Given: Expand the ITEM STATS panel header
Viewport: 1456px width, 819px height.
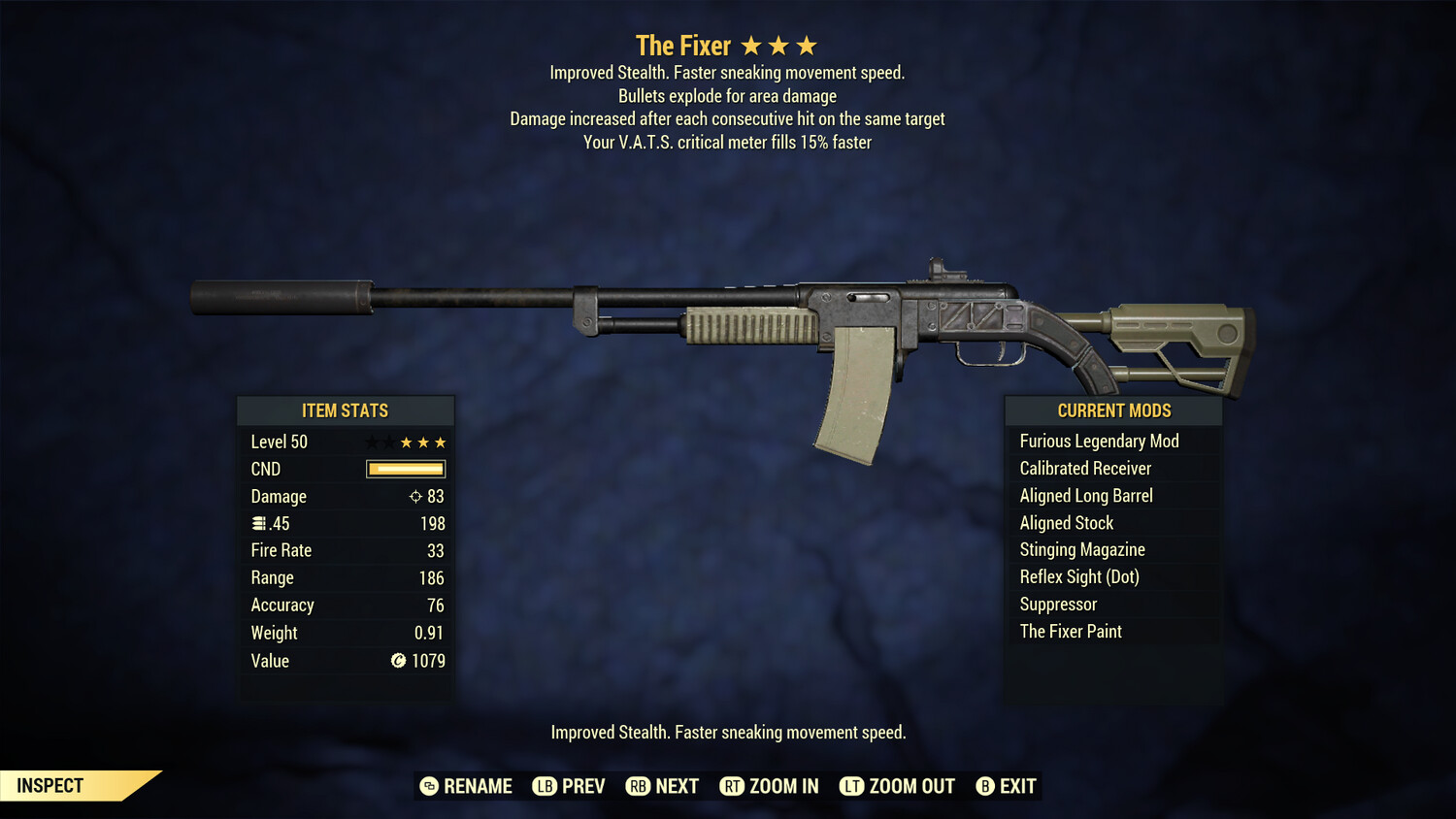Looking at the screenshot, I should 346,410.
